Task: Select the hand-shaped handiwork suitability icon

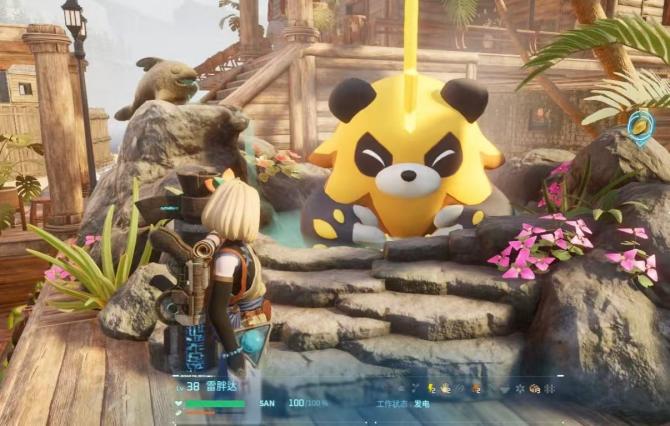Action: (444, 388)
